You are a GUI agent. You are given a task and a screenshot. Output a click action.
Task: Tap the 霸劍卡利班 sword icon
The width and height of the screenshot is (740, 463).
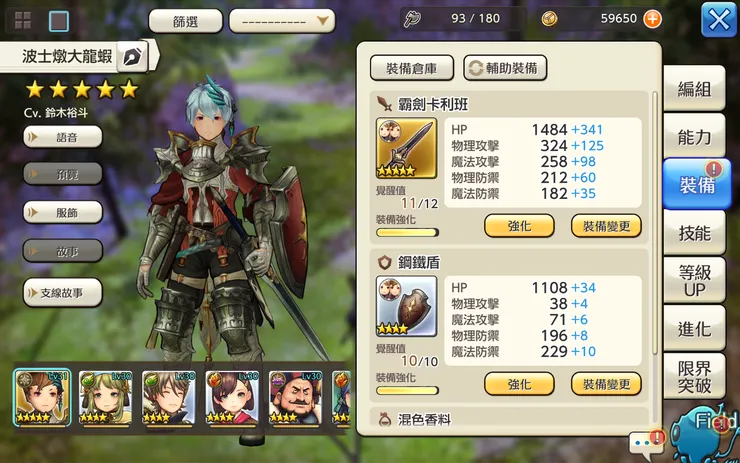coord(400,148)
